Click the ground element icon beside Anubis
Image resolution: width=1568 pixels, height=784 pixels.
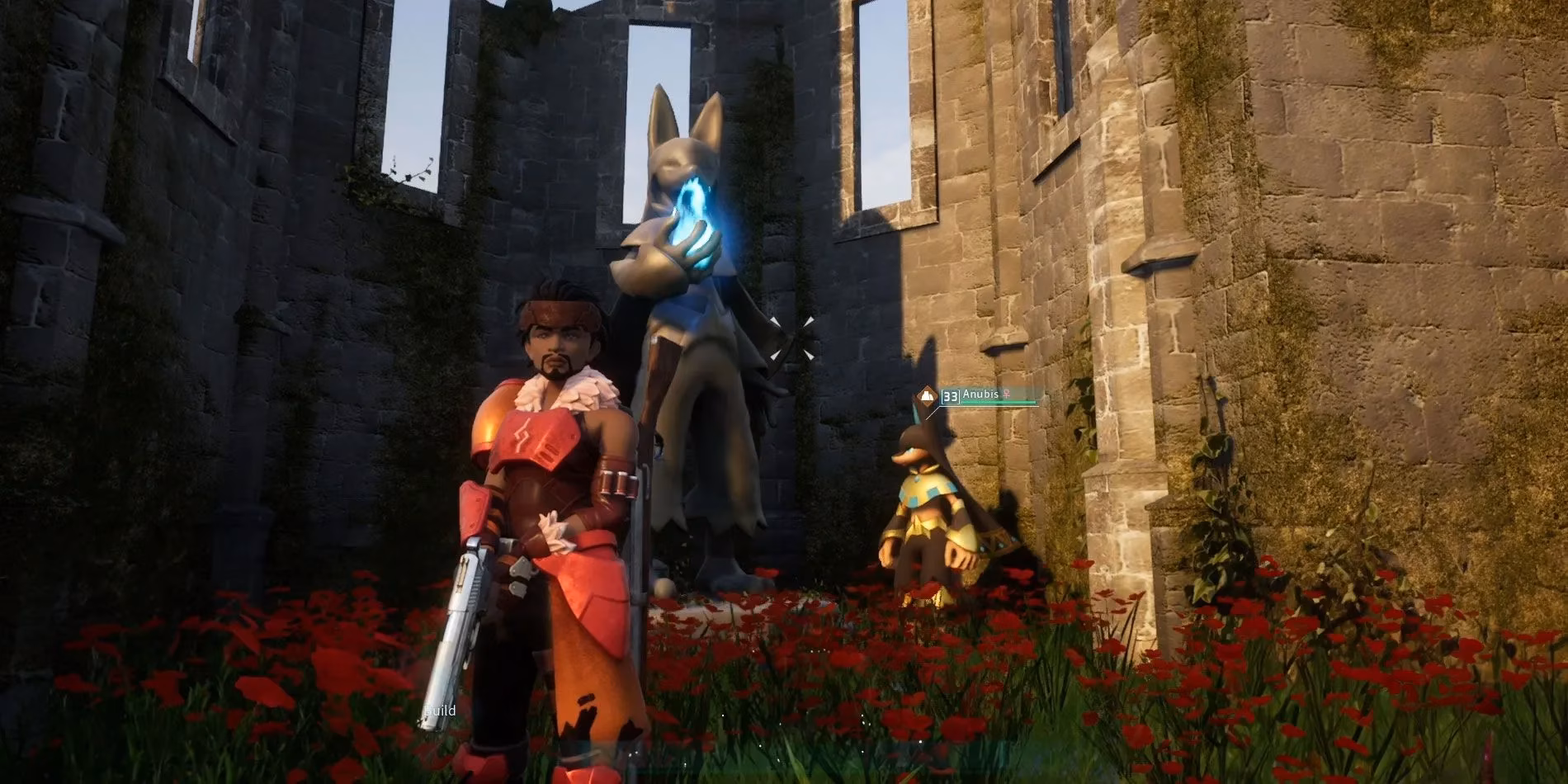pyautogui.click(x=928, y=397)
